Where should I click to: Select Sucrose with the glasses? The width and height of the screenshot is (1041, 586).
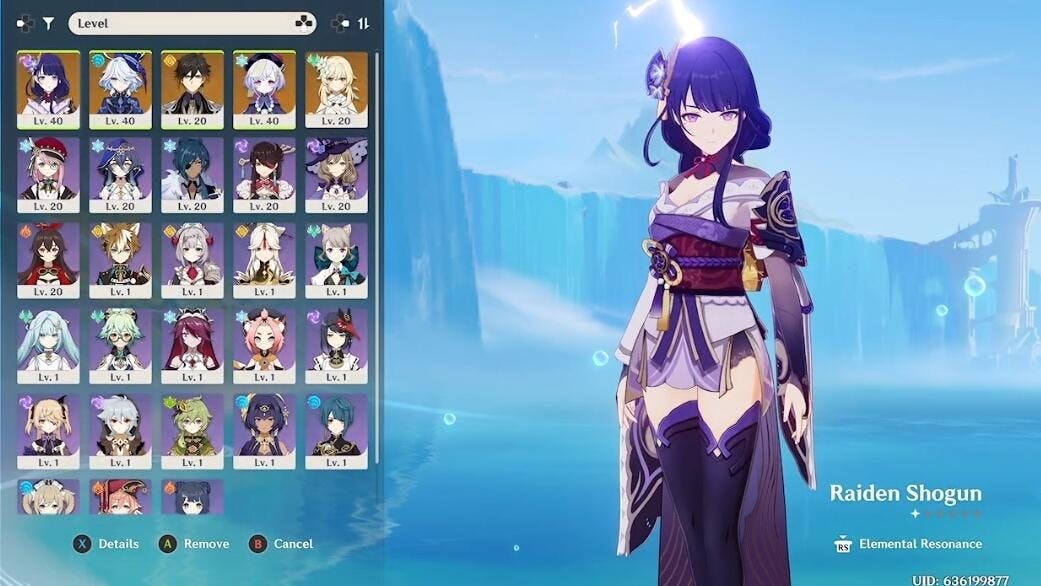(x=120, y=345)
